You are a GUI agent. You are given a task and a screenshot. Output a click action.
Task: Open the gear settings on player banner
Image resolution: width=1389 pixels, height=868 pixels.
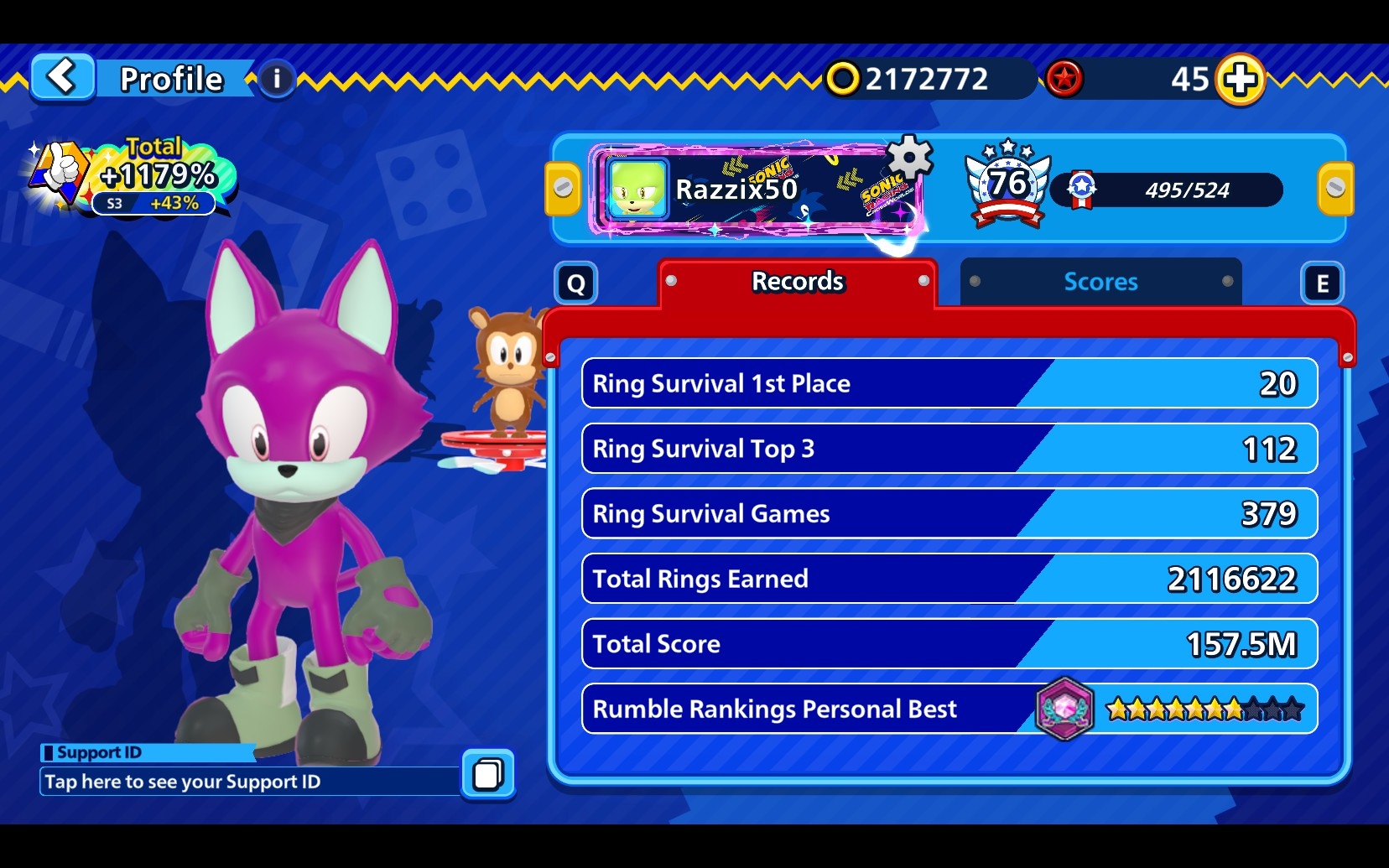[x=909, y=156]
